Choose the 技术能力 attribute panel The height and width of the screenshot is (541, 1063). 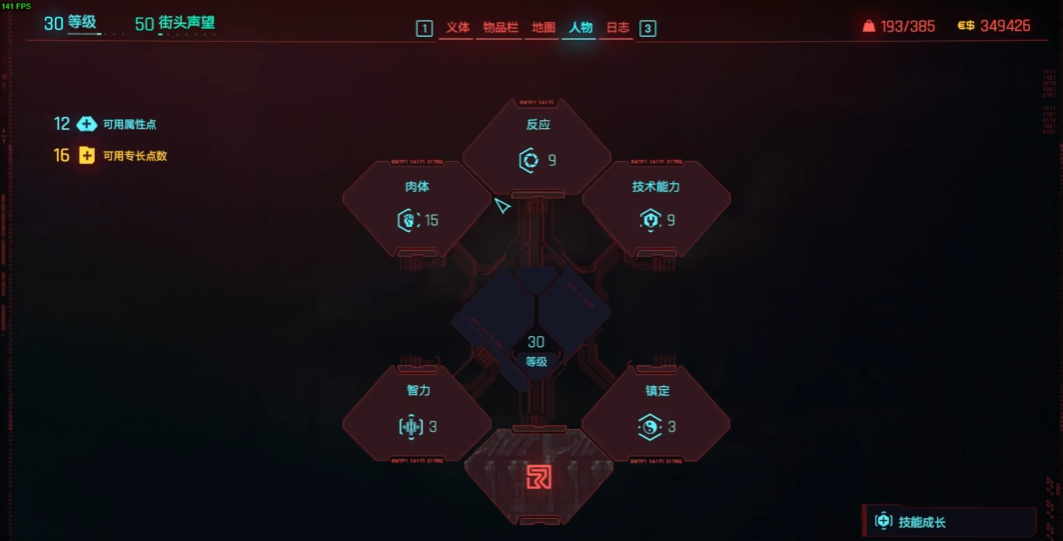coord(656,207)
